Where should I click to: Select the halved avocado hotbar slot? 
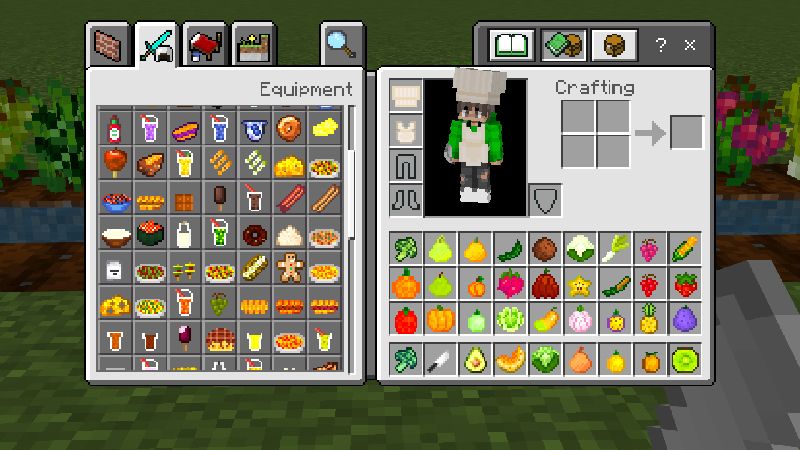tap(475, 359)
